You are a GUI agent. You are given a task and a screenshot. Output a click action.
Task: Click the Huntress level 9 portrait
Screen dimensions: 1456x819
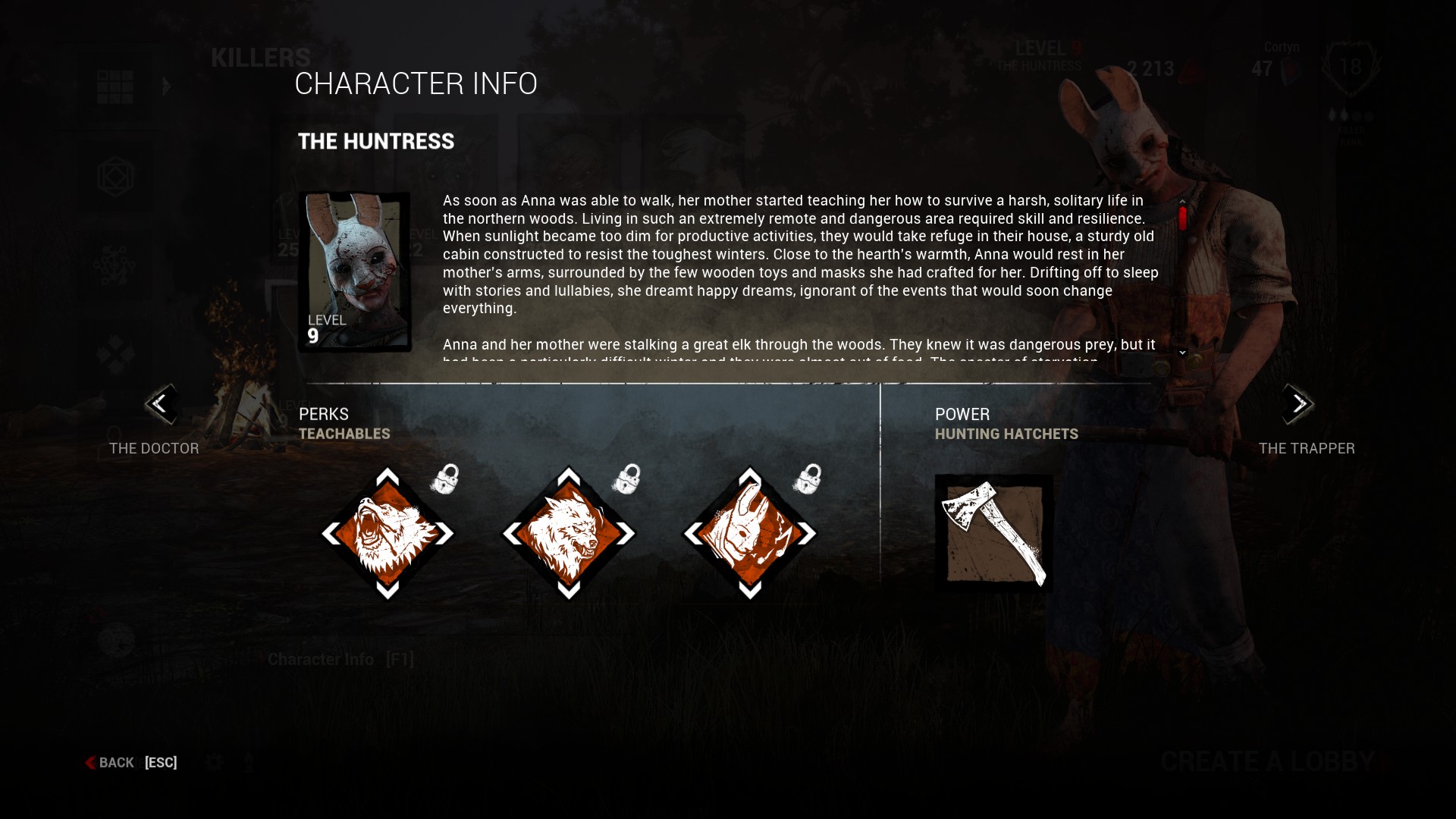355,271
